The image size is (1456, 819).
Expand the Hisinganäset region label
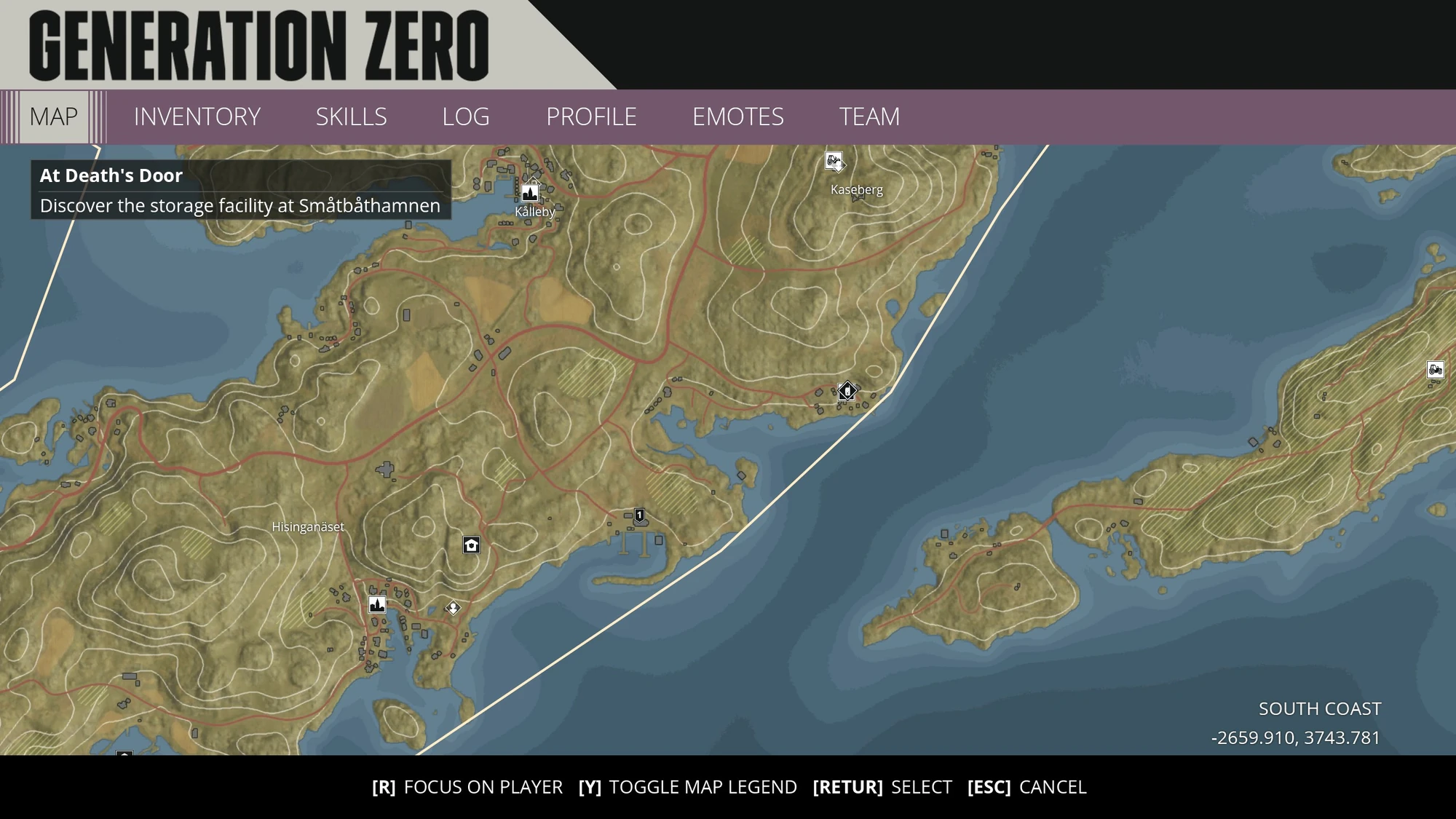308,527
